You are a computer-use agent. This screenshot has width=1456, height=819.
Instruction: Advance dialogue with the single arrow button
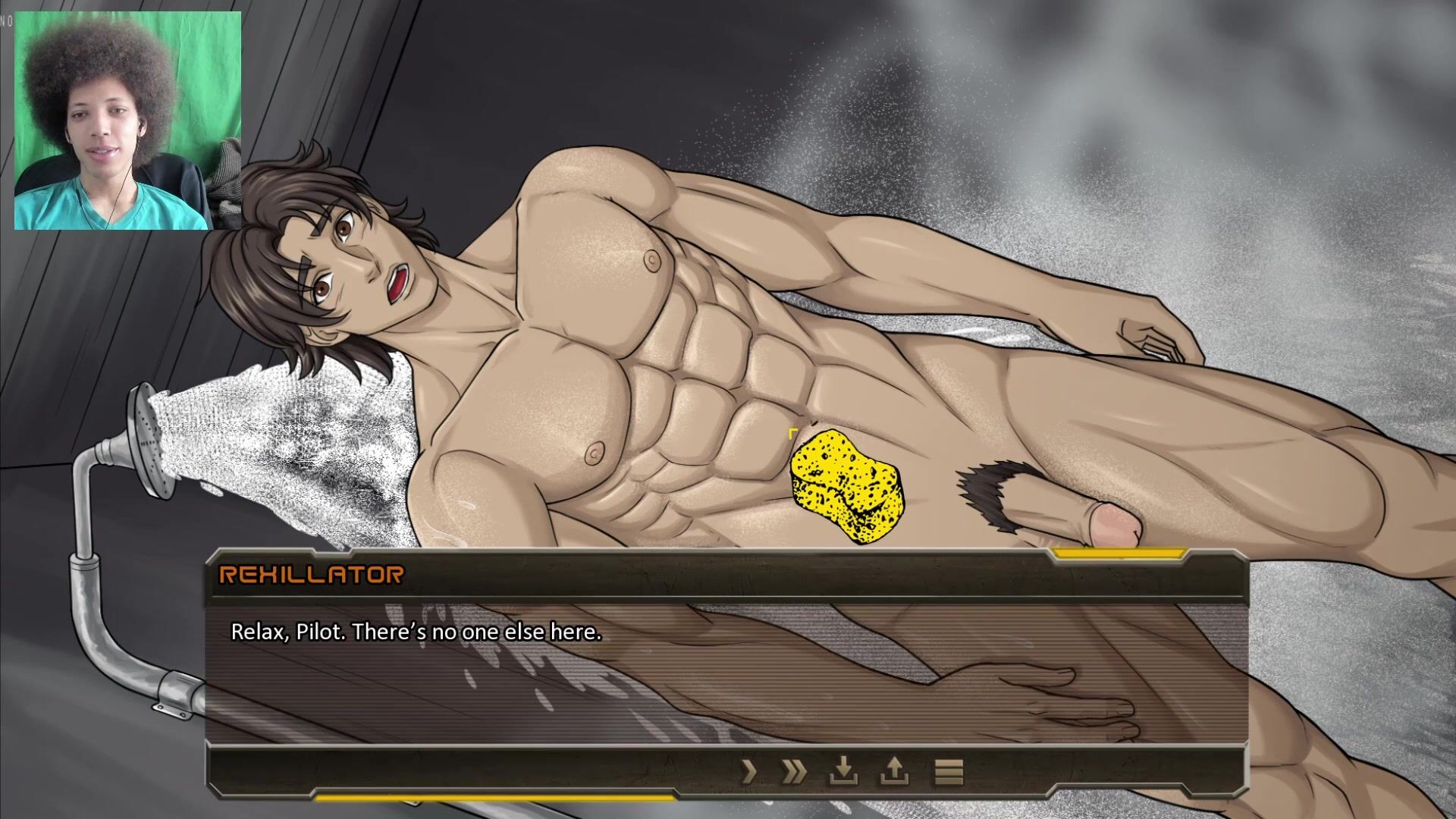[749, 772]
